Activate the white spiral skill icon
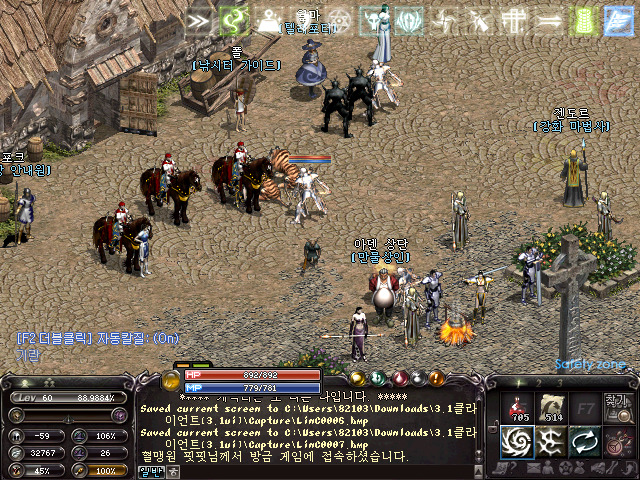 pyautogui.click(x=518, y=441)
